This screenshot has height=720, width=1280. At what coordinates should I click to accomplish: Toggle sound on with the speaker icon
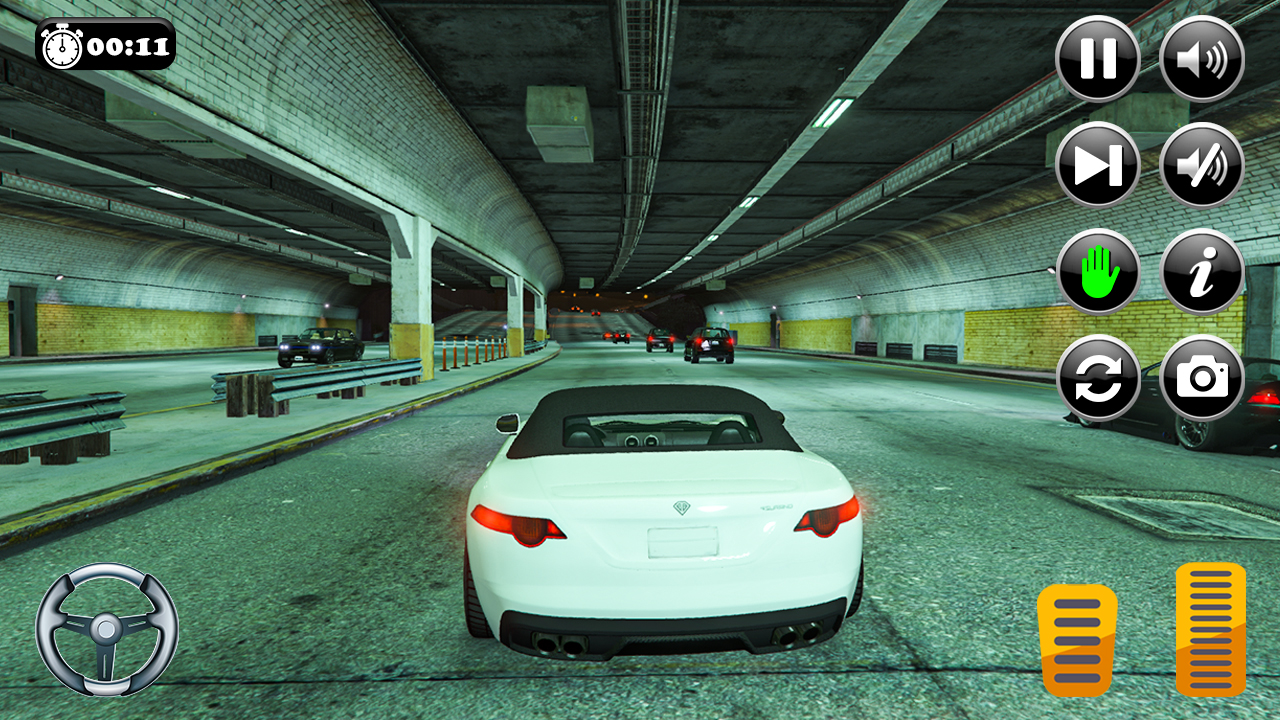[x=1203, y=59]
